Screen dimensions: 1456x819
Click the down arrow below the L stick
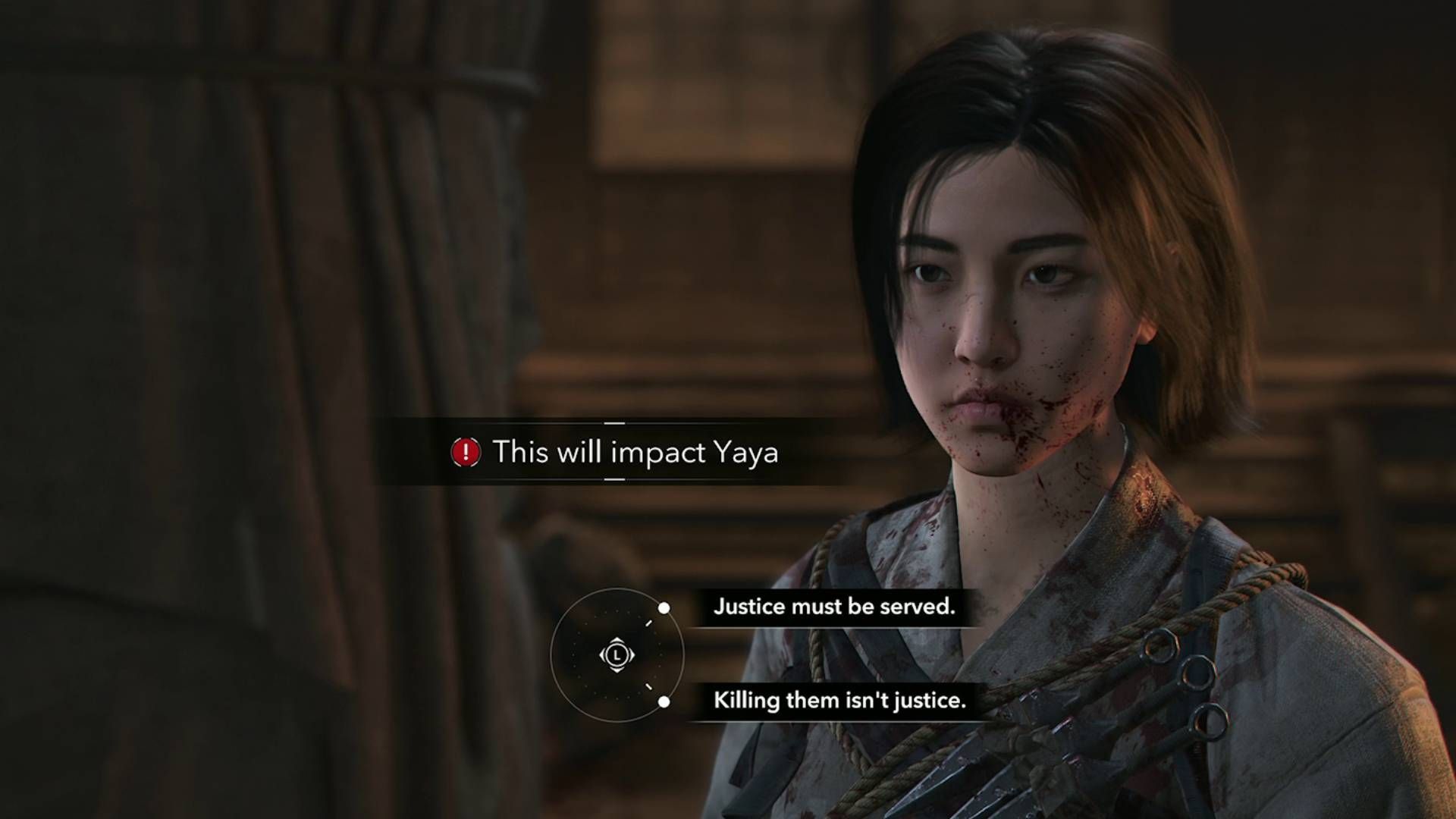(617, 670)
